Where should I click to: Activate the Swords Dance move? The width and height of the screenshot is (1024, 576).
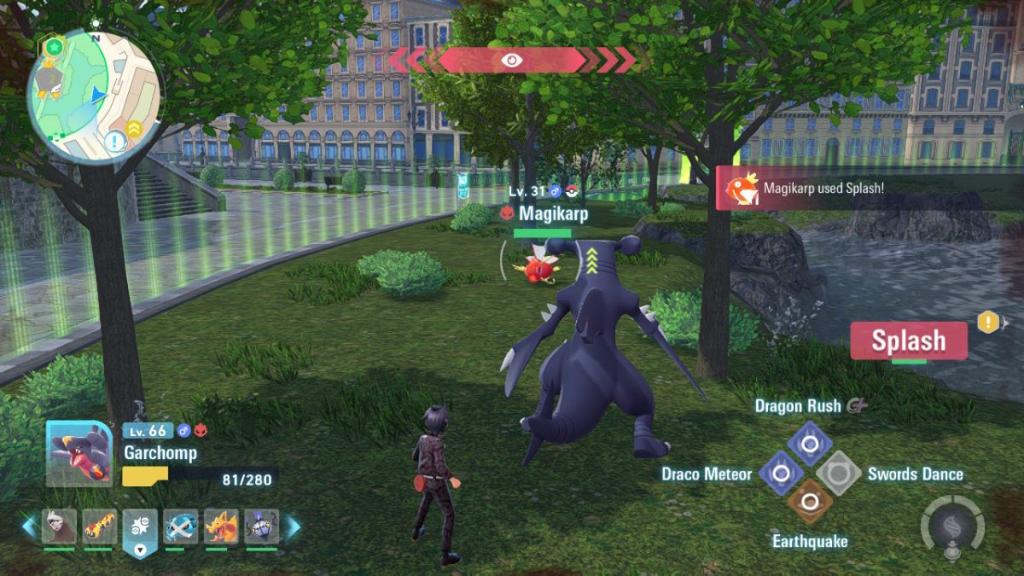click(838, 472)
